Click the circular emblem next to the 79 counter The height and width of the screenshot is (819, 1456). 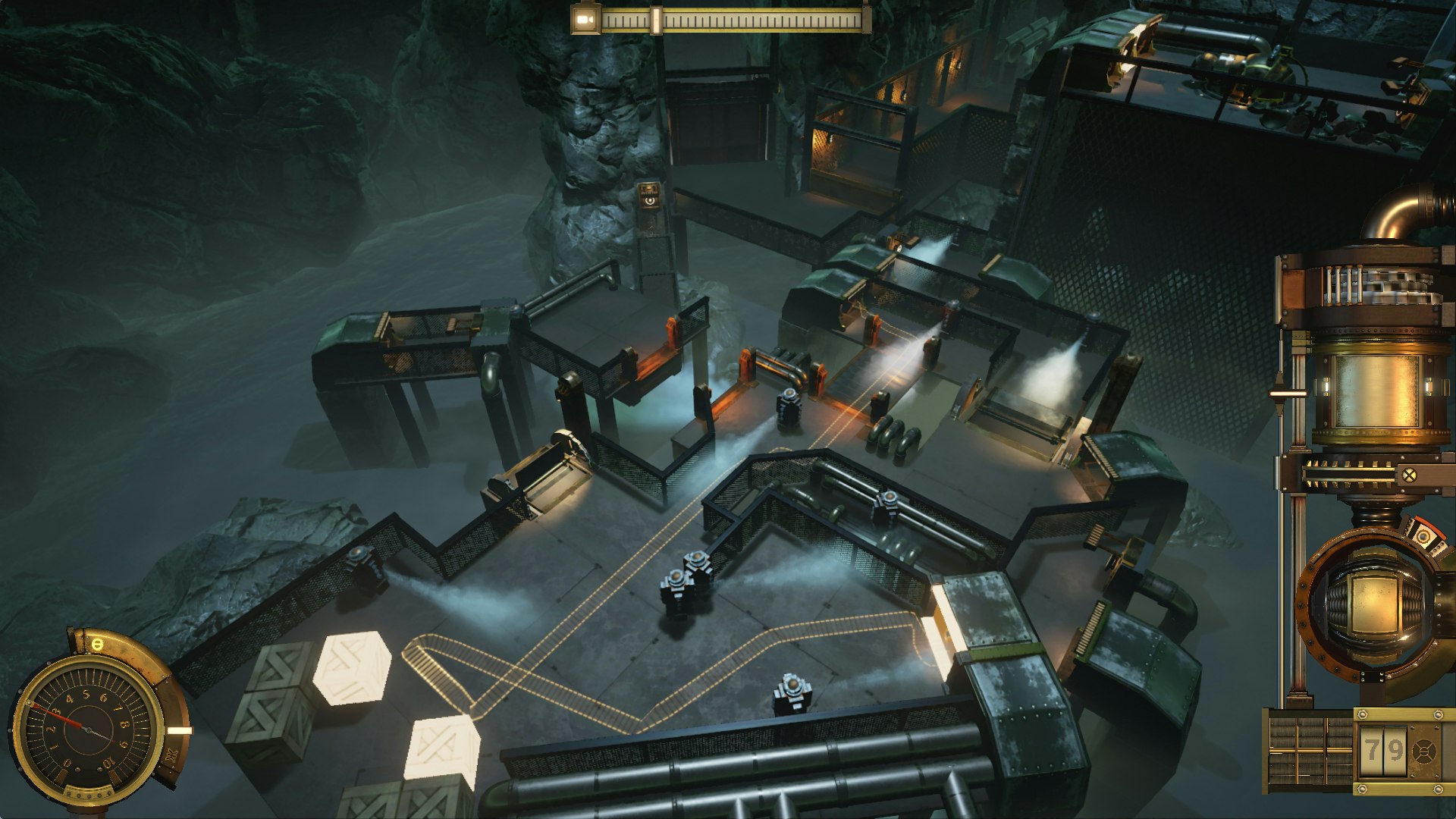(1426, 749)
